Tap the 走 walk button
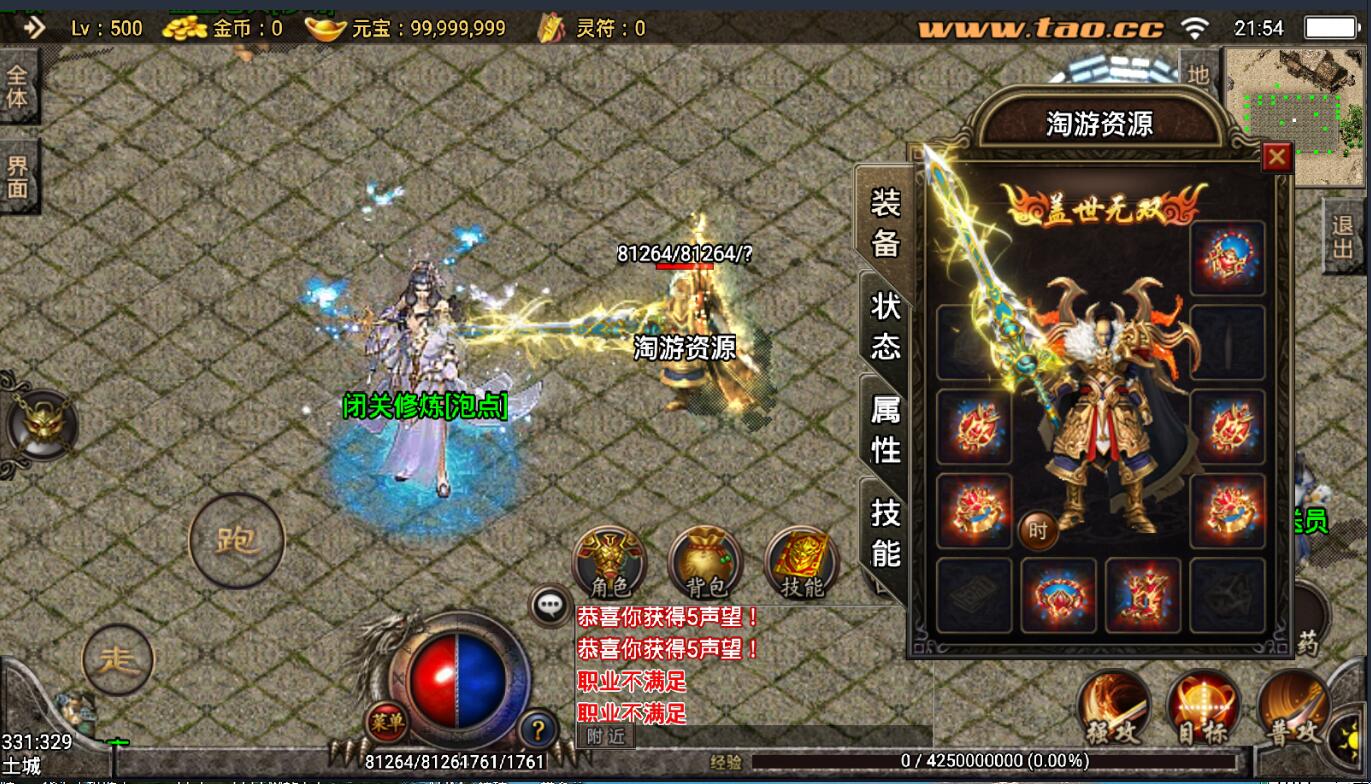The image size is (1371, 784). (119, 659)
